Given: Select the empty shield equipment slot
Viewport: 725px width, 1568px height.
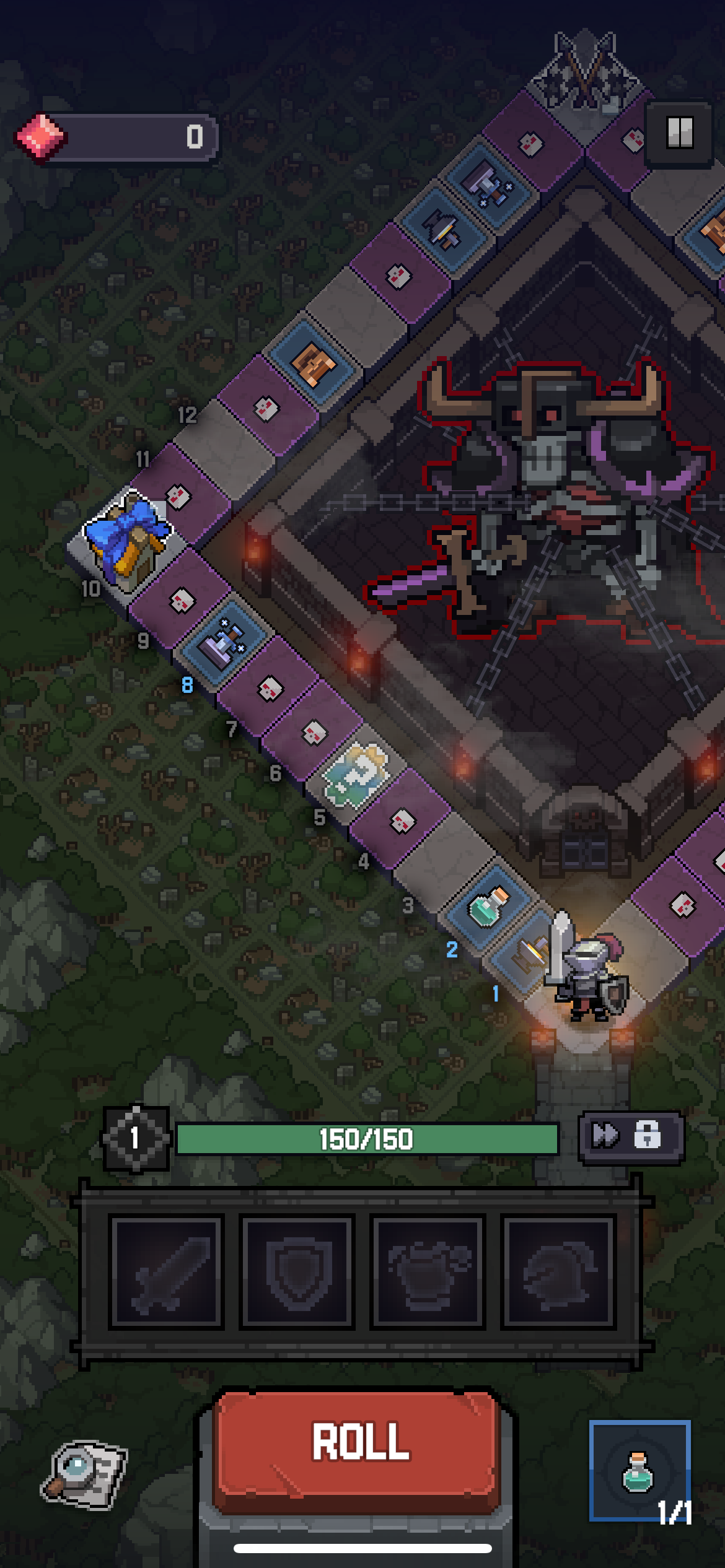Looking at the screenshot, I should click(297, 1272).
